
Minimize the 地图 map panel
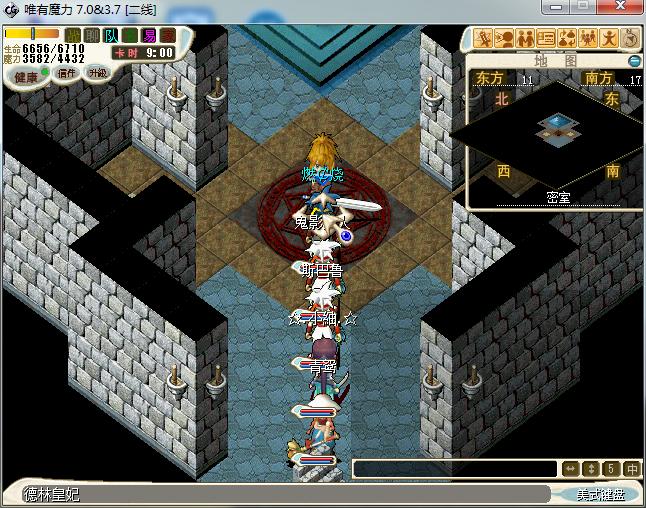point(634,61)
